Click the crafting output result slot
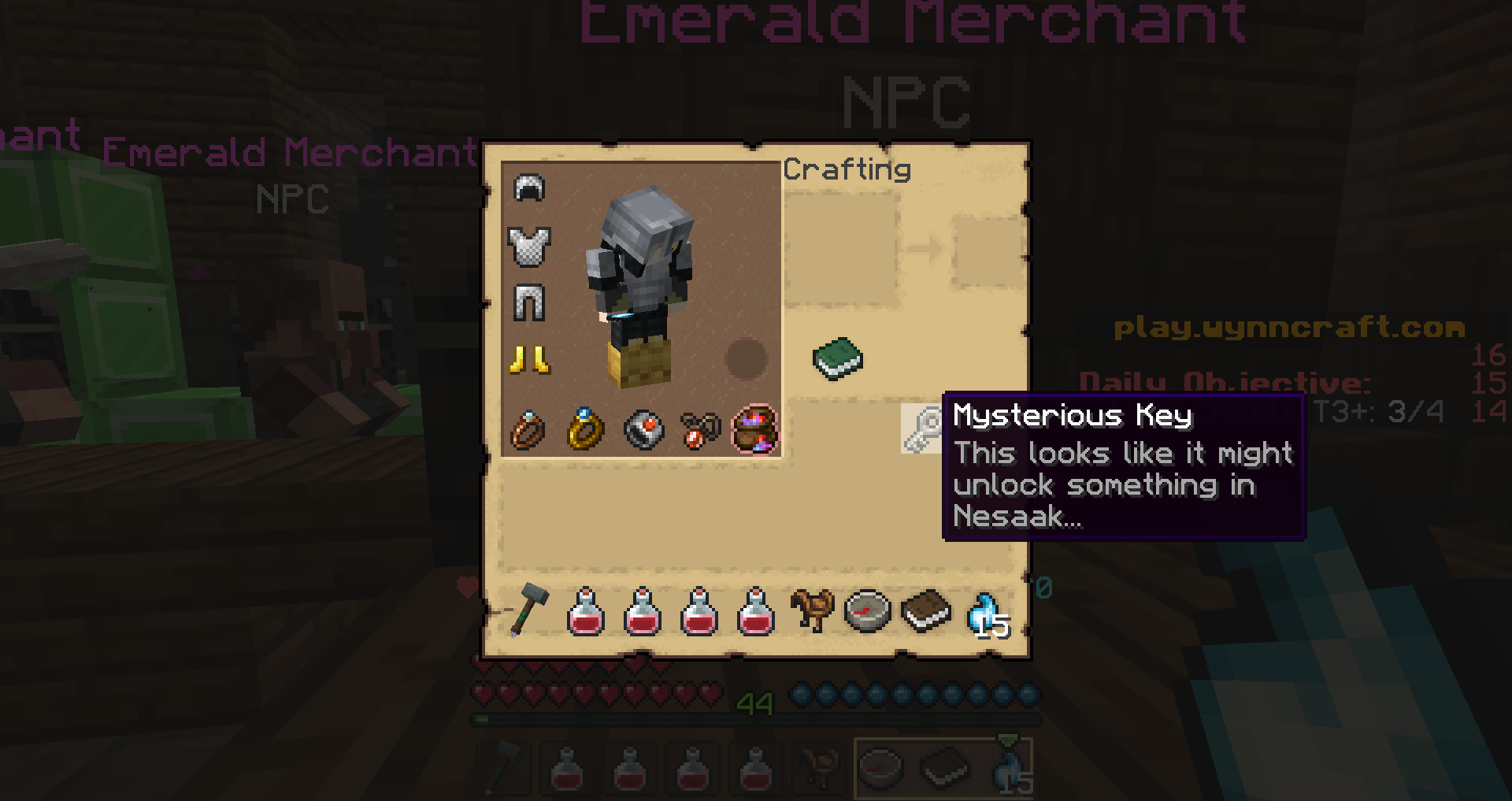The width and height of the screenshot is (1512, 801). pos(988,252)
